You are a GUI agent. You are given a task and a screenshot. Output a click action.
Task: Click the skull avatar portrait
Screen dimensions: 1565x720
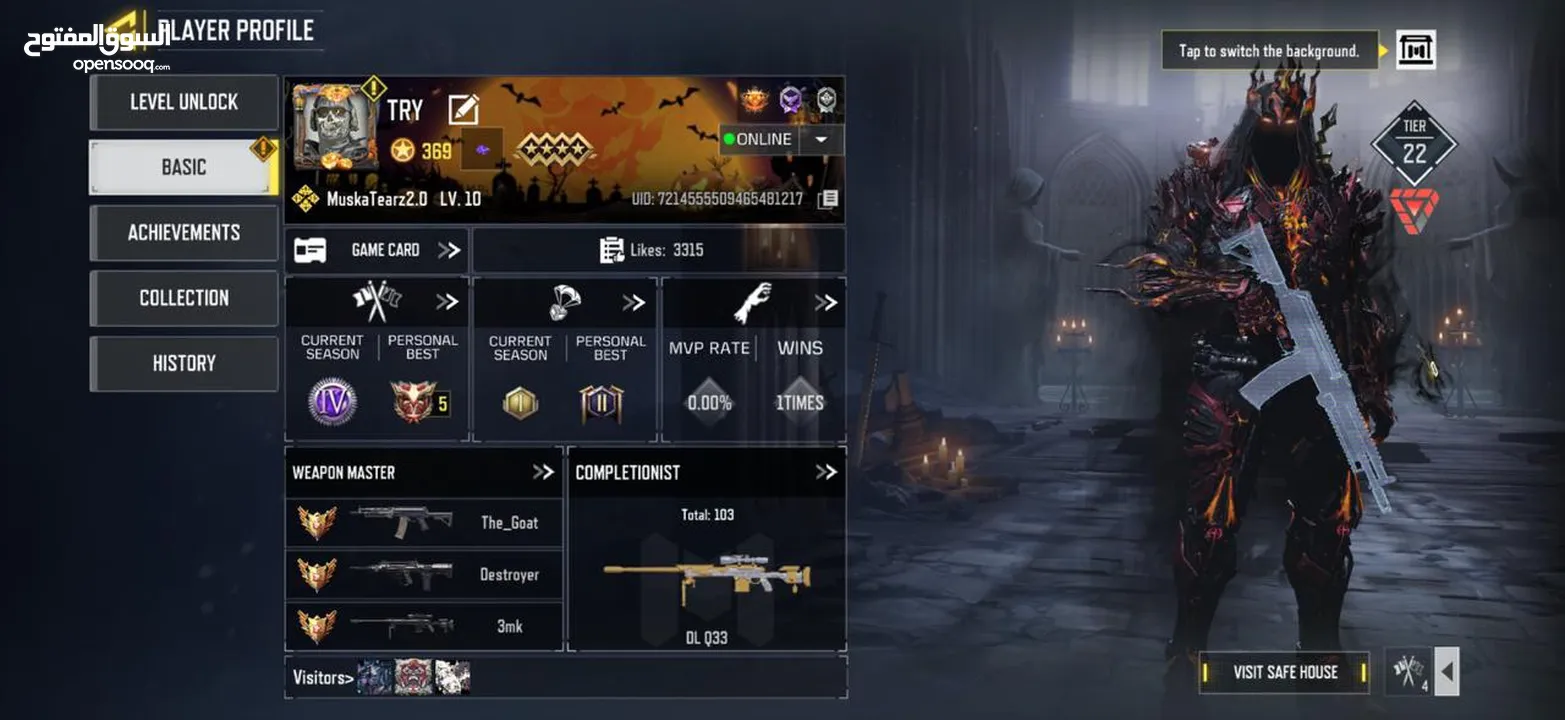[335, 125]
